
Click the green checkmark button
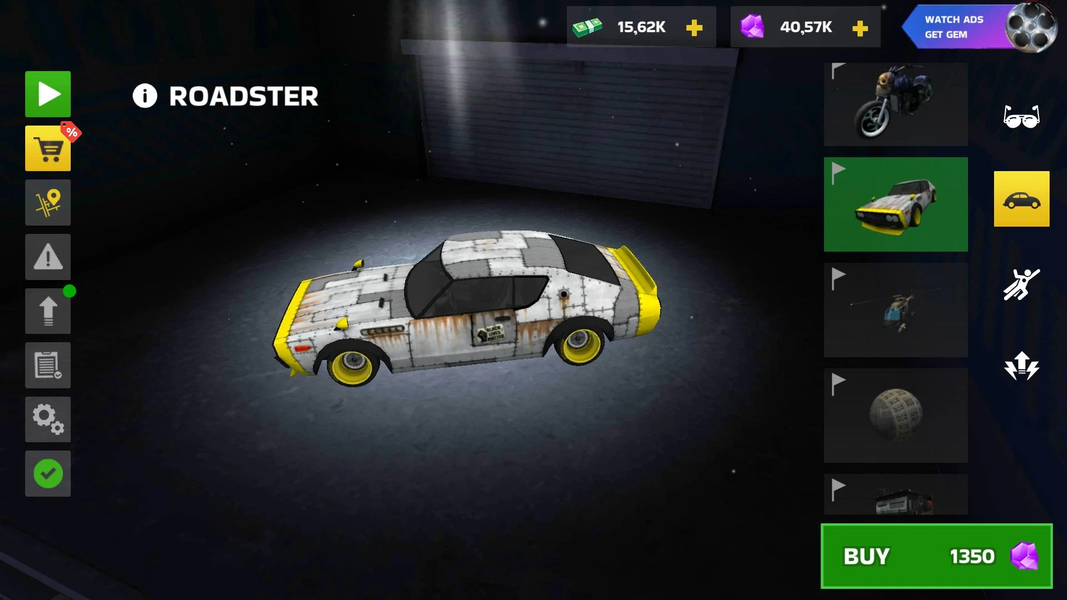click(48, 473)
